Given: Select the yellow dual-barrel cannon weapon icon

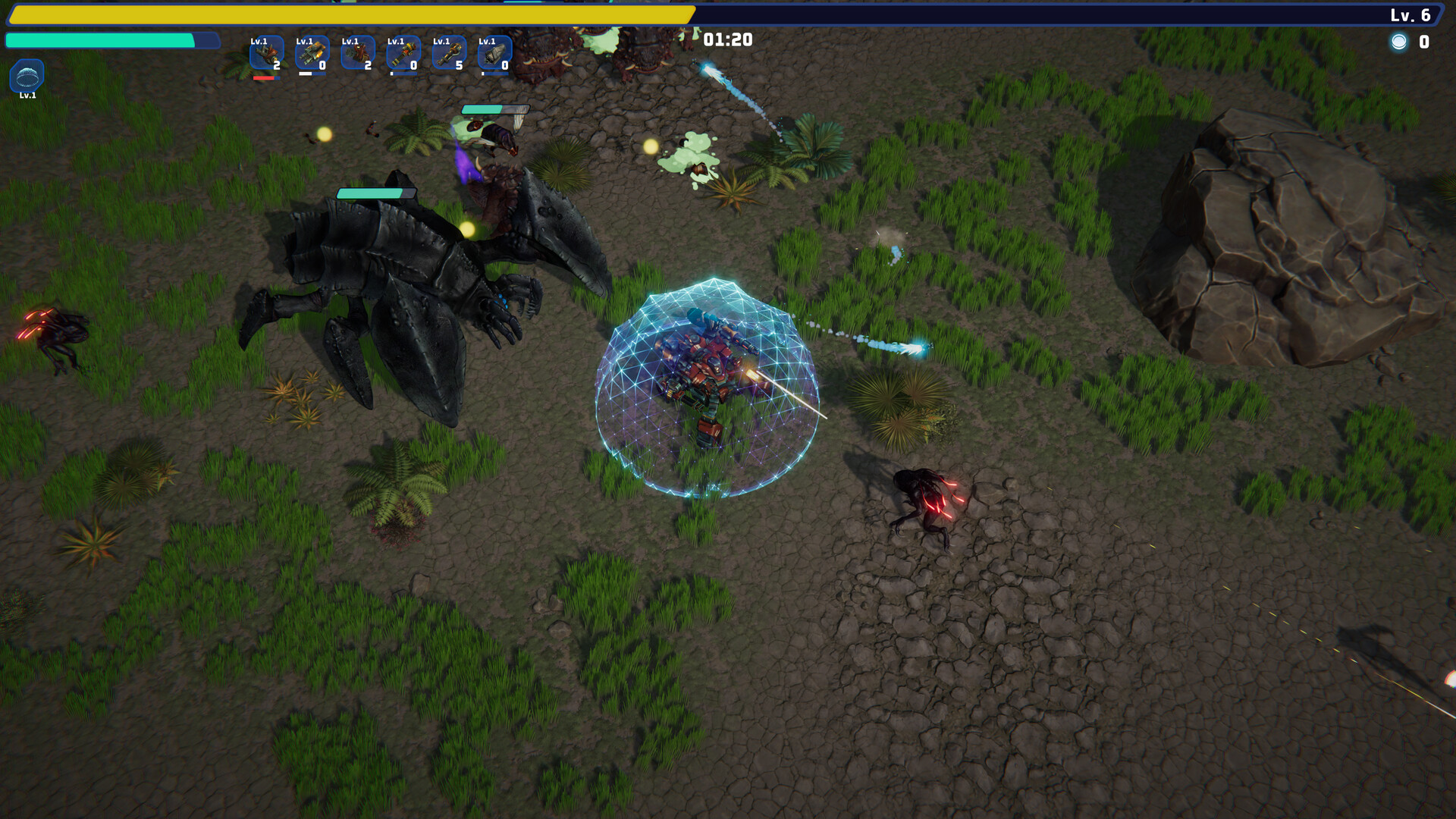Looking at the screenshot, I should point(311,53).
